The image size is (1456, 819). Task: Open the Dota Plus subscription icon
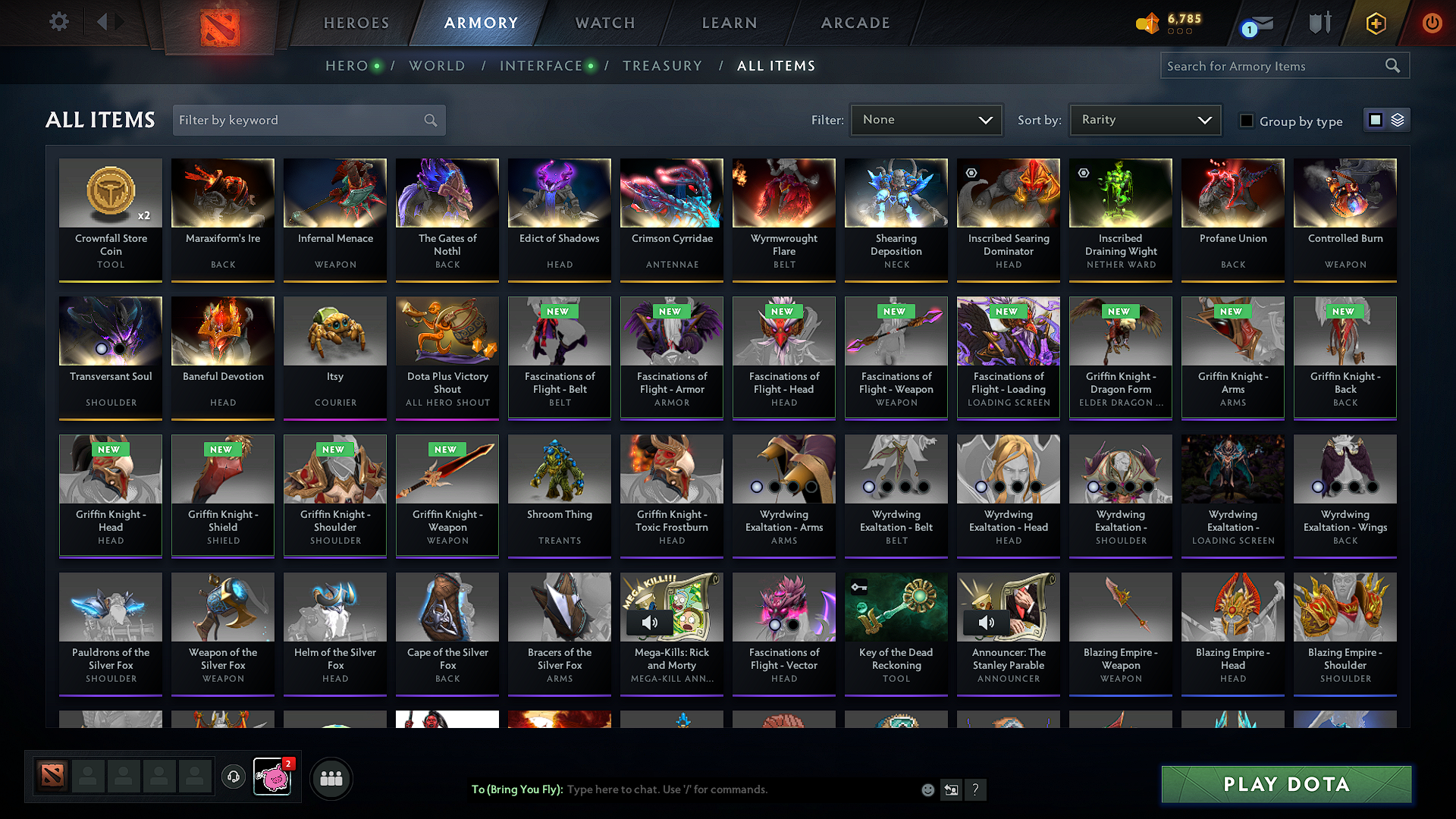click(x=1375, y=24)
